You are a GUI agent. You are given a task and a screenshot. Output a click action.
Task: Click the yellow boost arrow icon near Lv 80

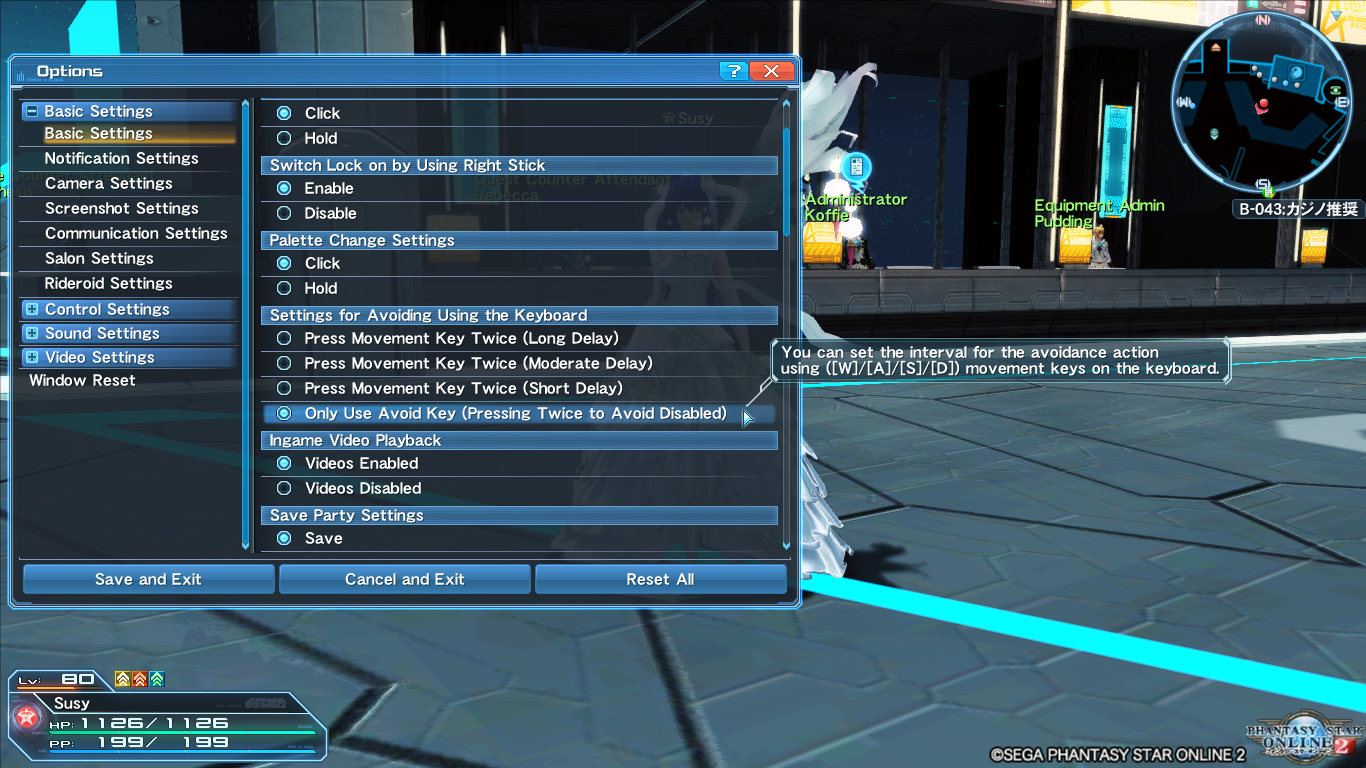point(122,677)
